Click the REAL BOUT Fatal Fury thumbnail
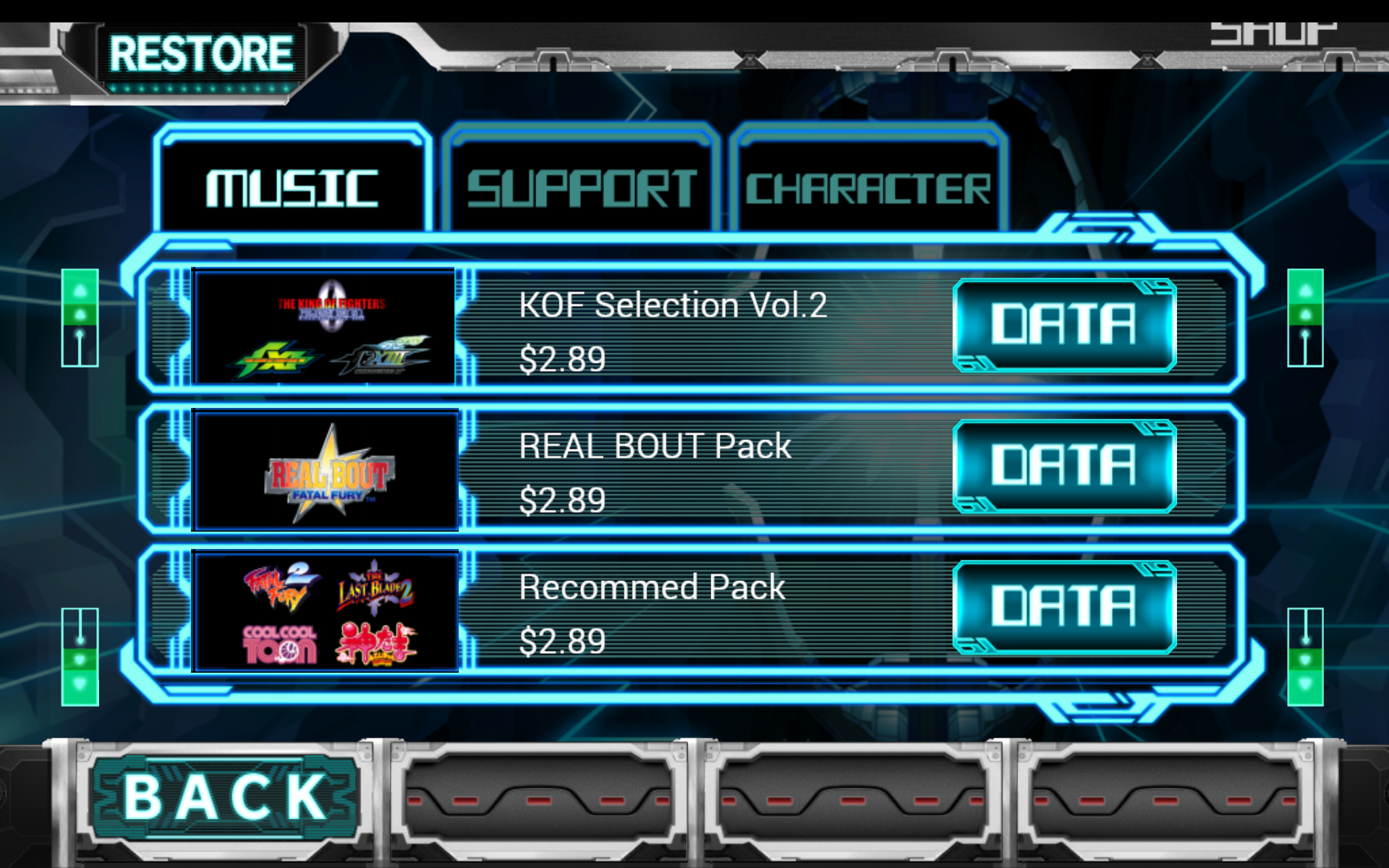This screenshot has width=1389, height=868. [324, 470]
